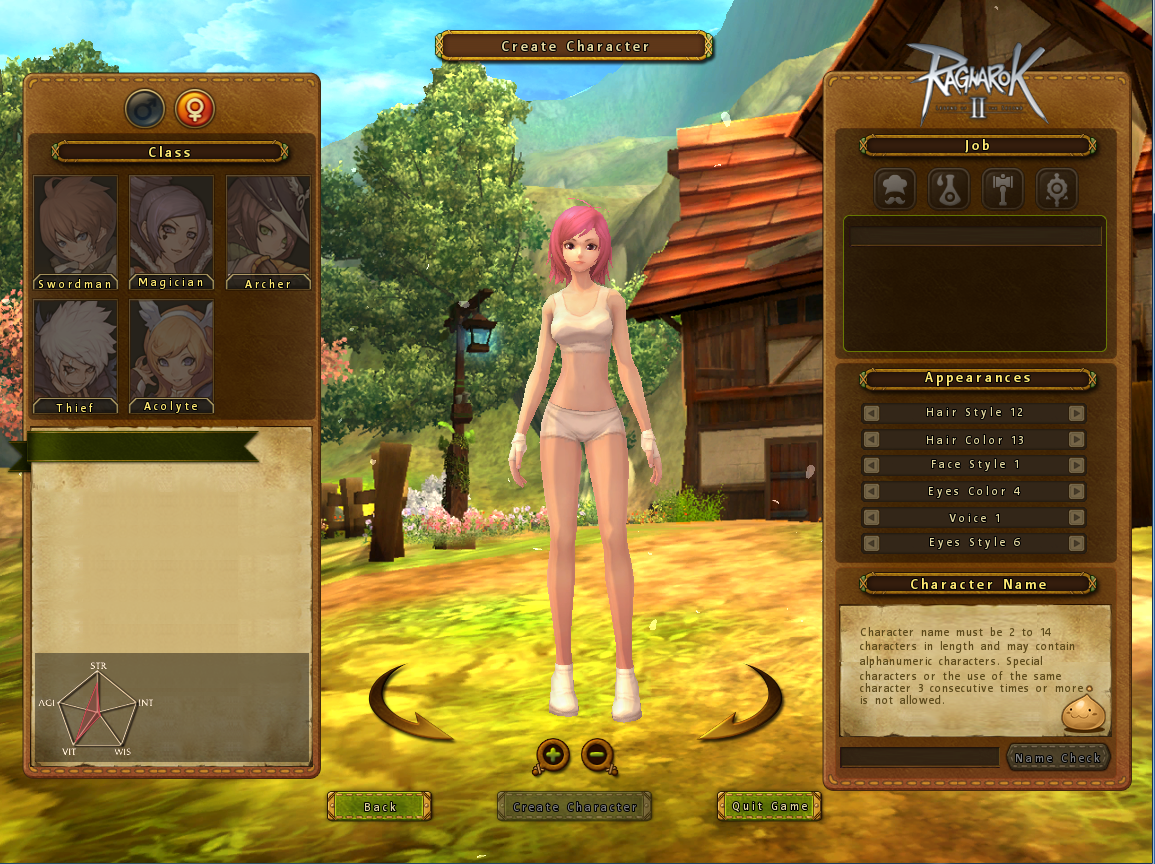Zoom in with the plus button
The width and height of the screenshot is (1155, 864).
553,755
